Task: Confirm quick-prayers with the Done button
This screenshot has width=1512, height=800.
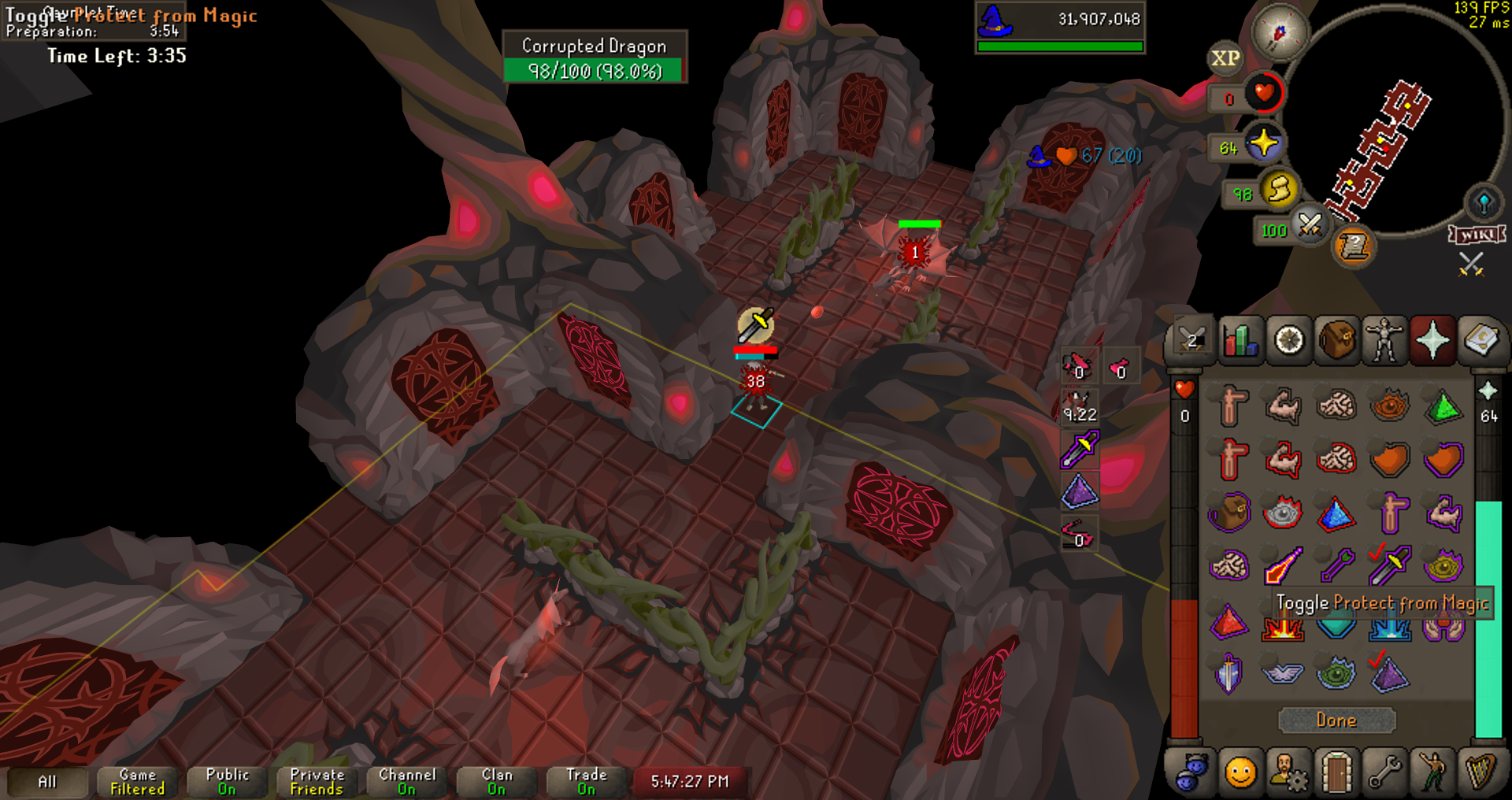Action: click(x=1336, y=720)
